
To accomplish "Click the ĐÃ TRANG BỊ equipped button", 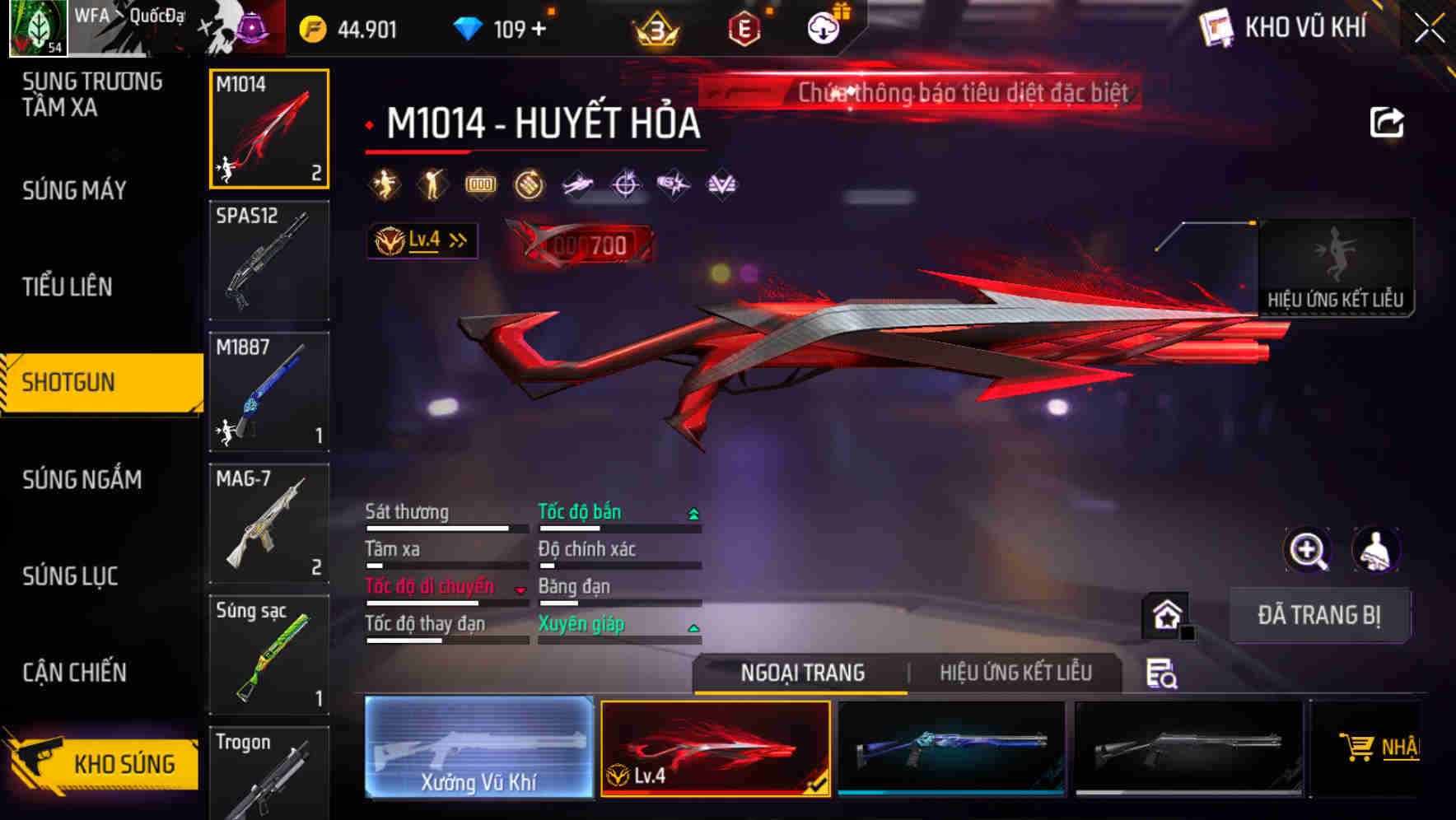I will click(x=1320, y=615).
